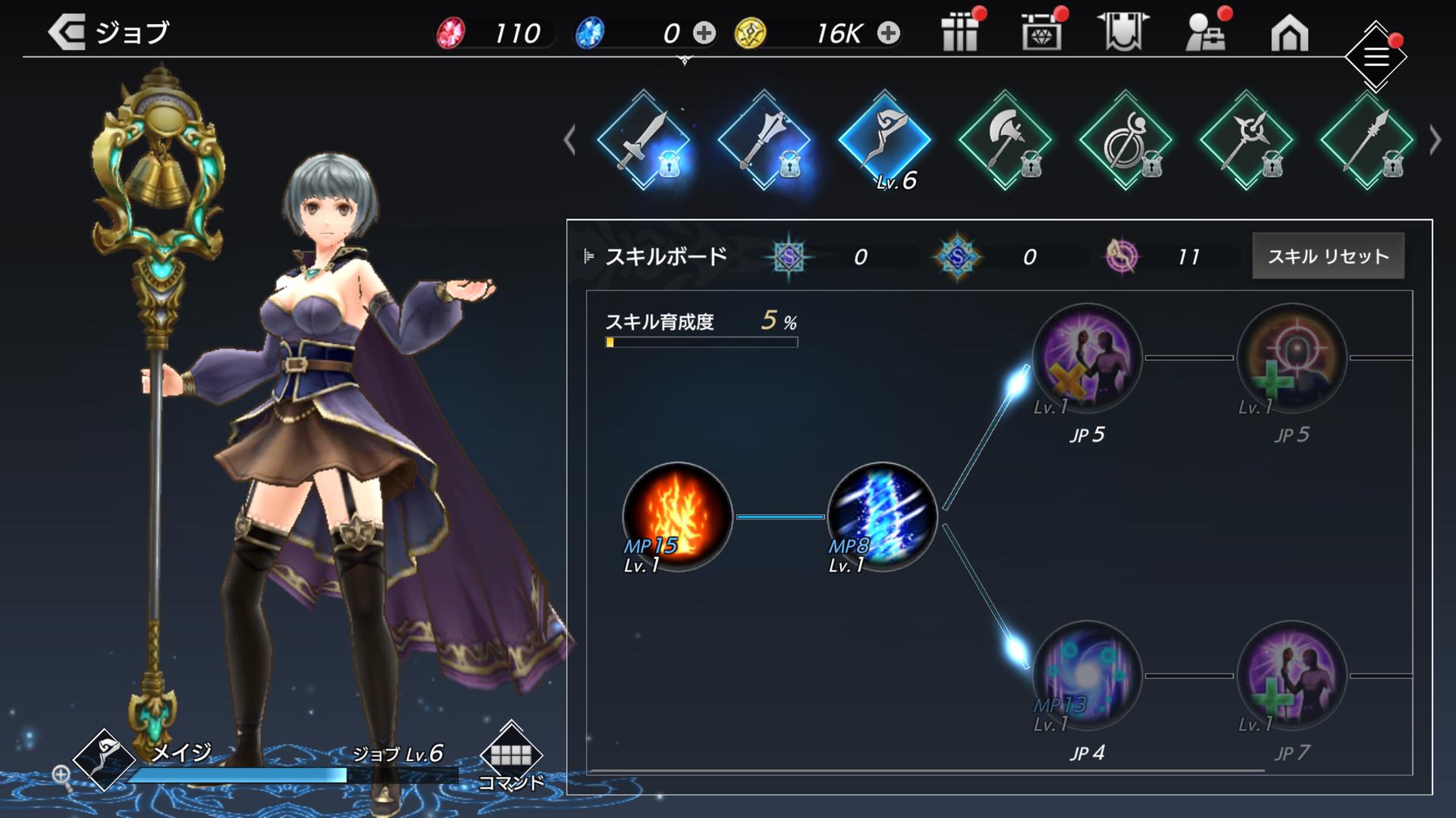Select the locked sword job

644,140
